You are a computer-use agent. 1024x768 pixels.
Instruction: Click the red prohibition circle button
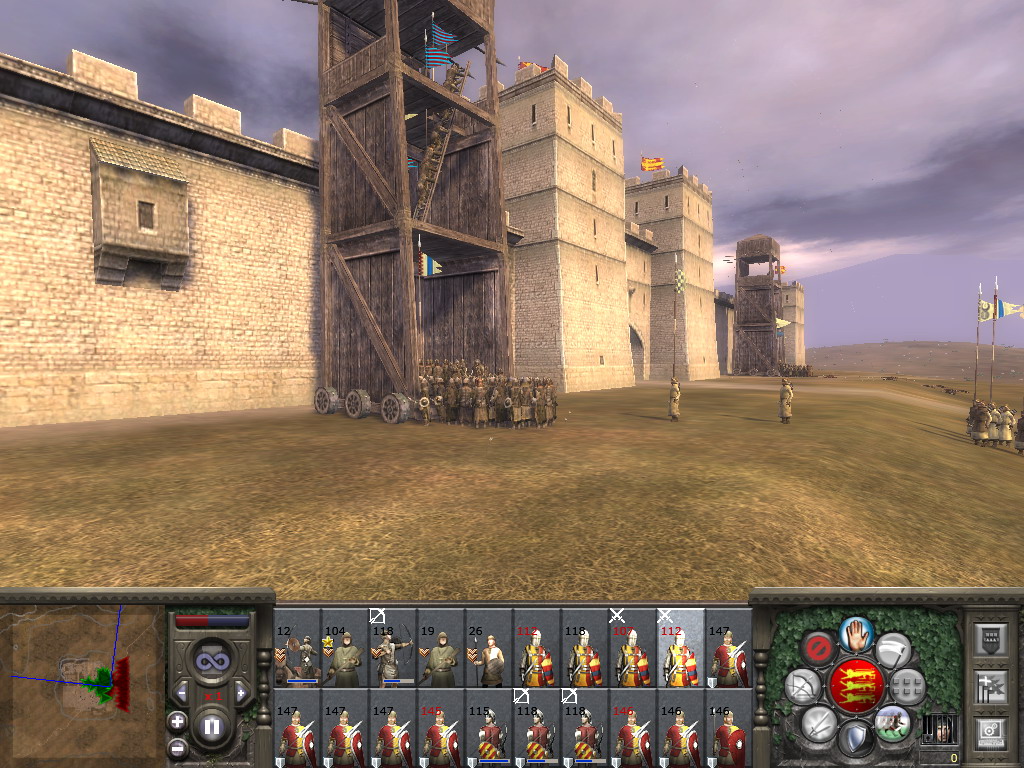coord(820,648)
